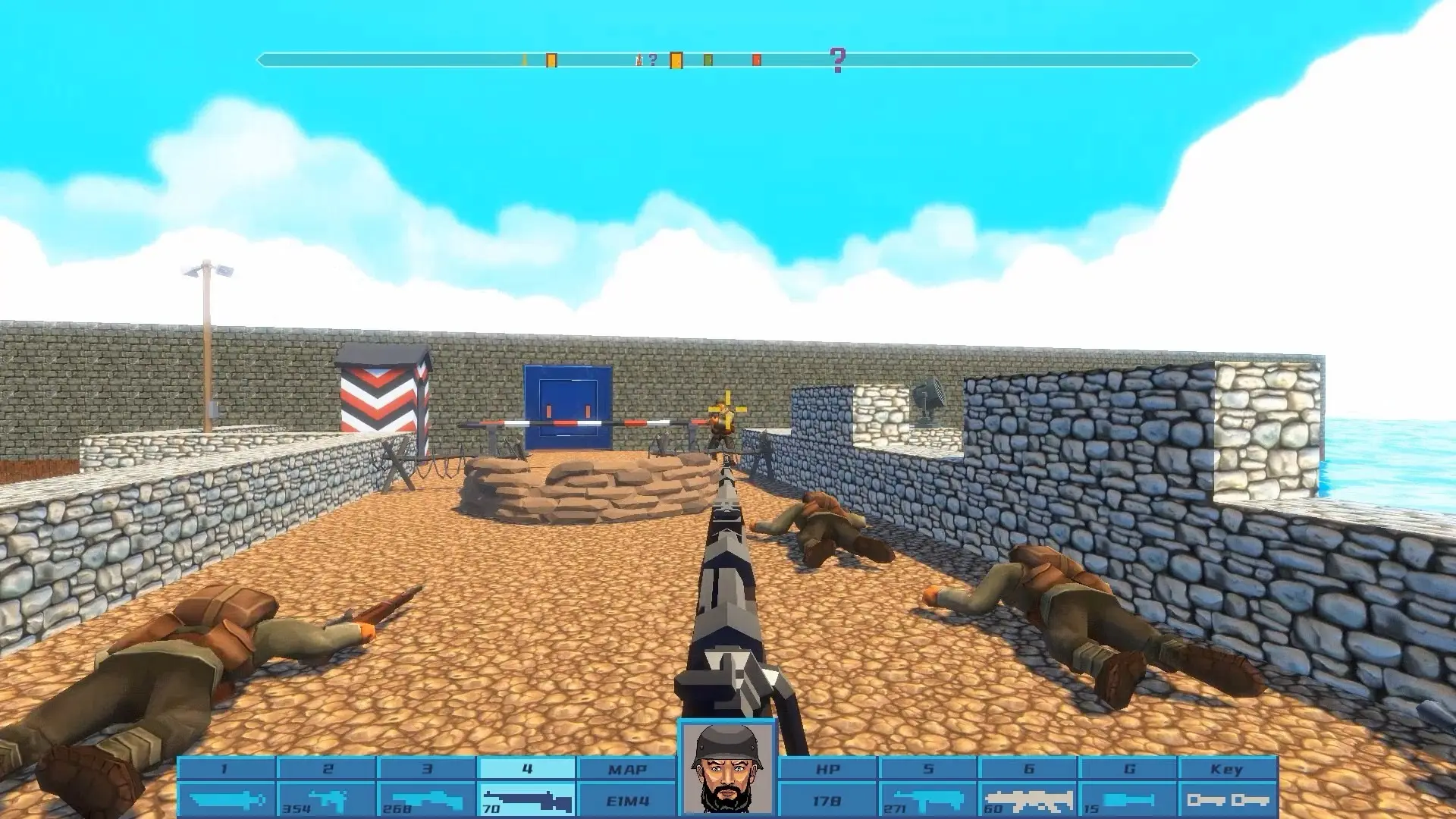Select the shotgun in weapon slot 3
The width and height of the screenshot is (1456, 819).
(428, 797)
